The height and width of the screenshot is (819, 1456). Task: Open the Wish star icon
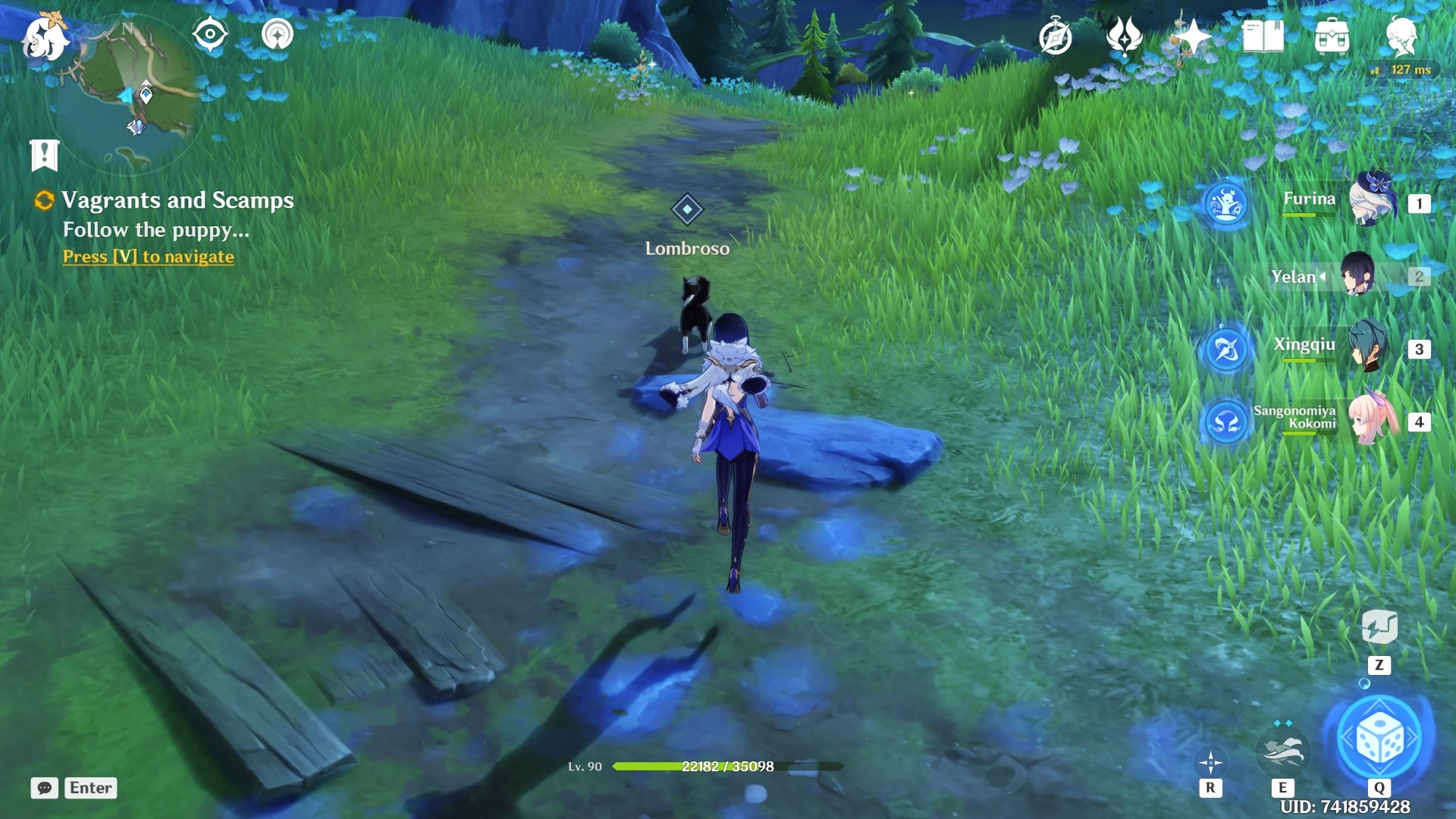pyautogui.click(x=1193, y=36)
